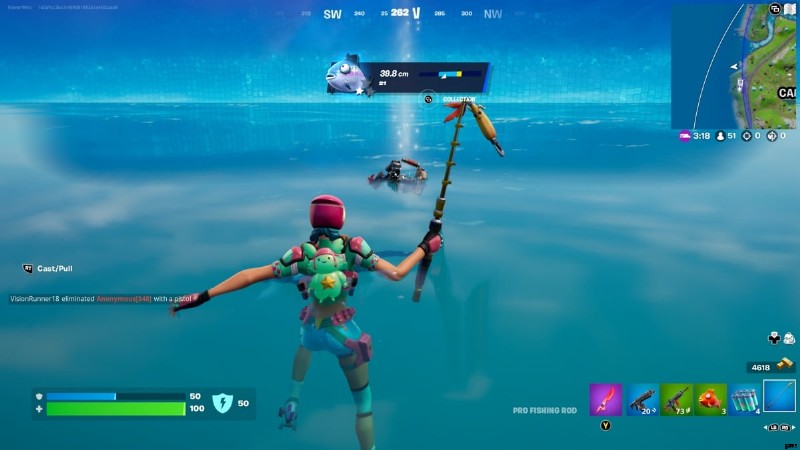Select the pink harvesting tool slot

(605, 399)
